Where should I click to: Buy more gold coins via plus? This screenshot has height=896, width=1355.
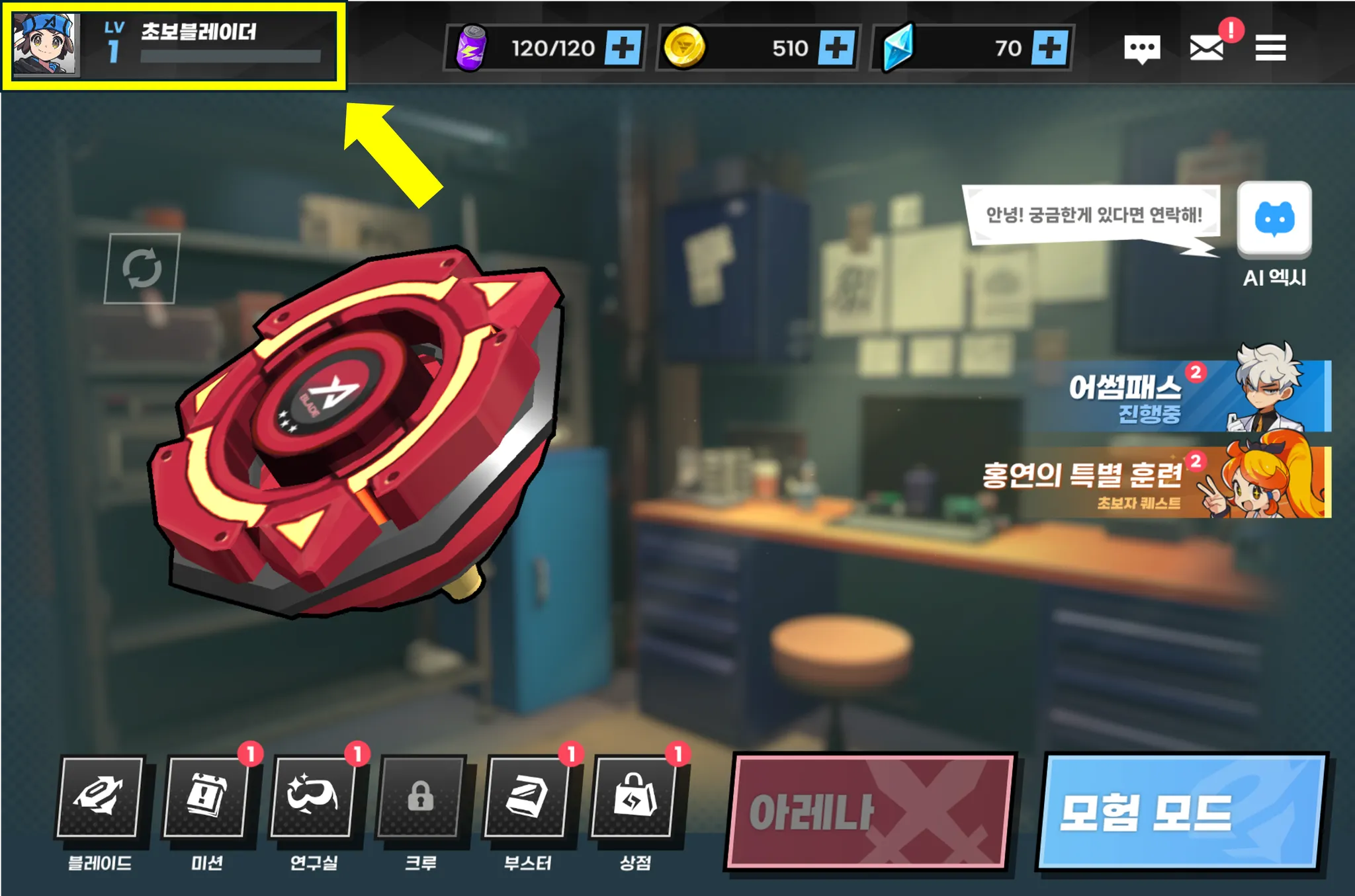(x=836, y=48)
